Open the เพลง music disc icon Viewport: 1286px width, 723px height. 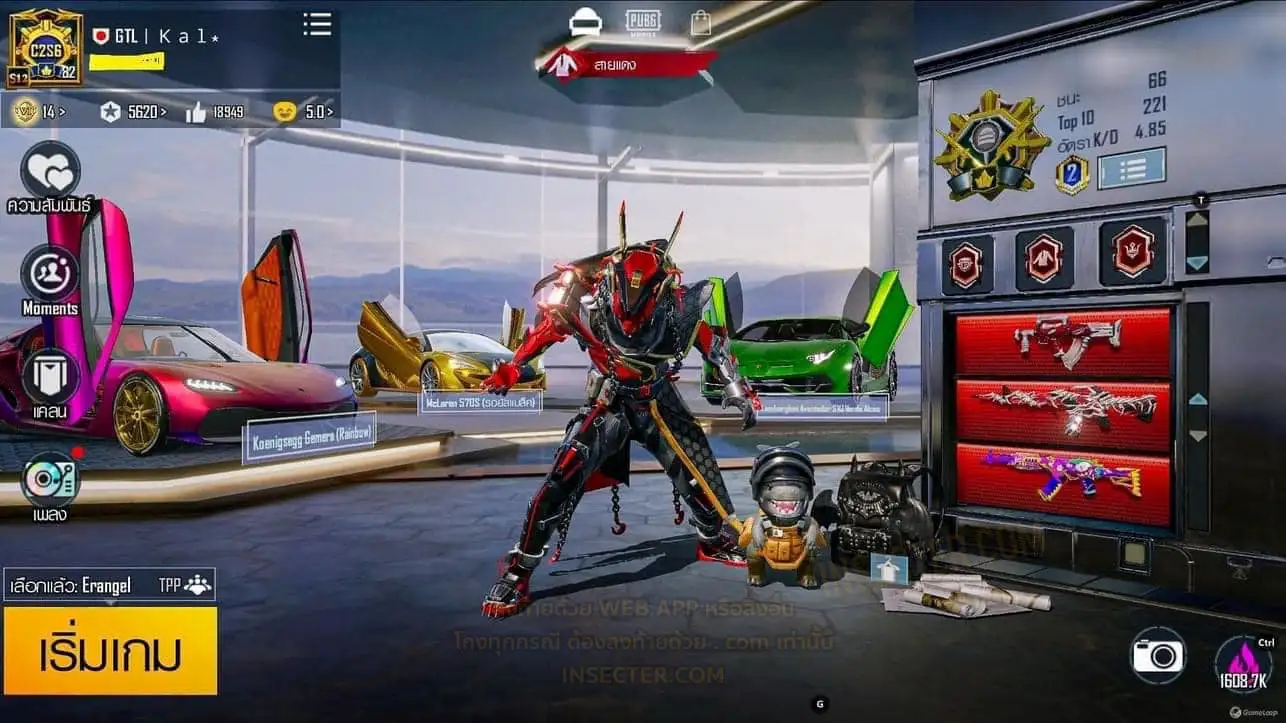(x=50, y=479)
